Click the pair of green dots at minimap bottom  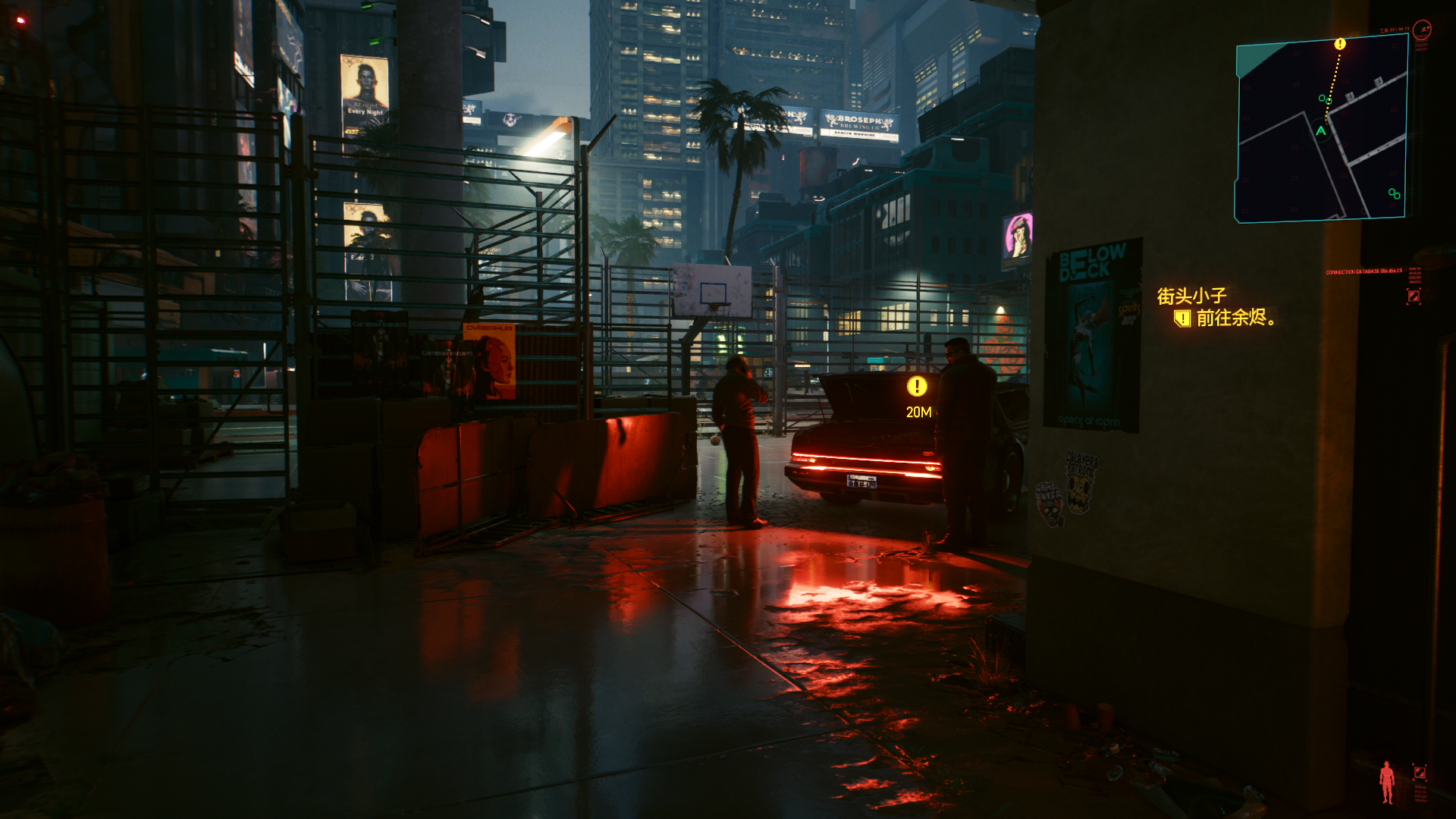[1394, 193]
